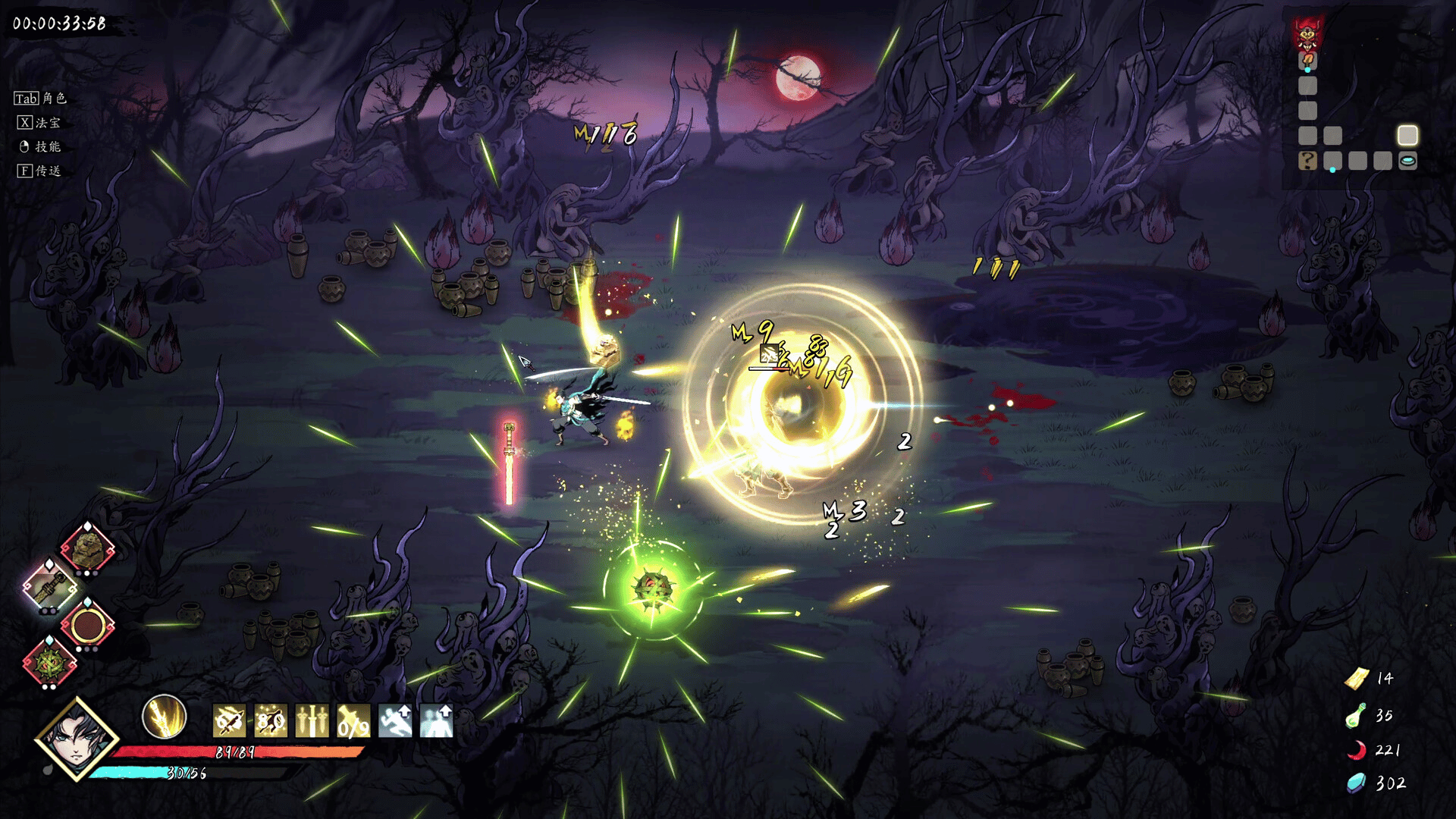Click the red crescent currency icon
Image resolution: width=1456 pixels, height=819 pixels.
click(1356, 750)
